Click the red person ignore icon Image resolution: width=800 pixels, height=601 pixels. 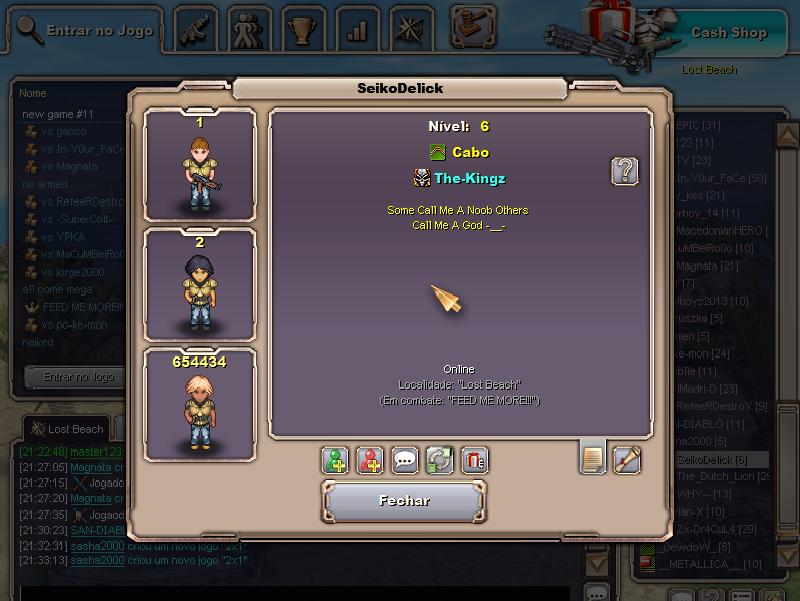(370, 460)
